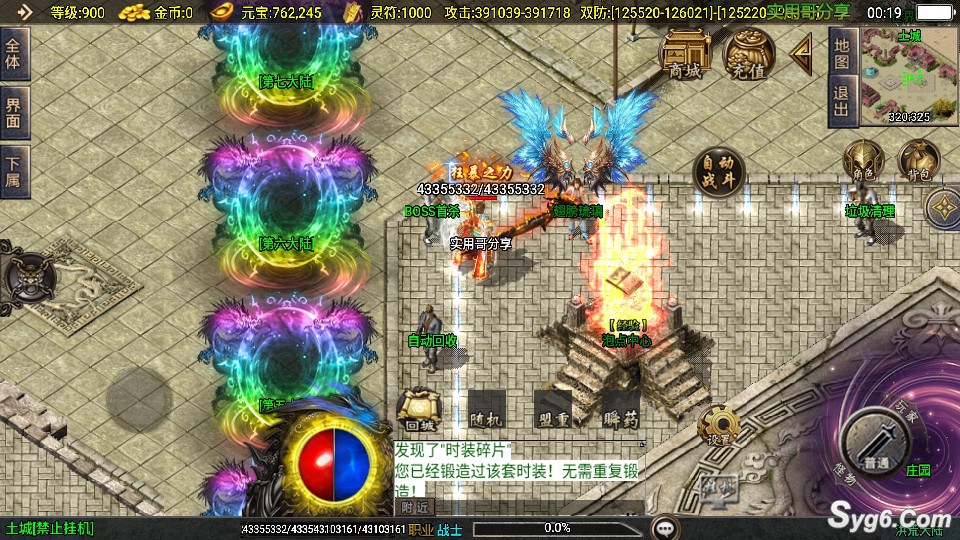The image size is (960, 540).
Task: Use the 瞬药 instant potion slot
Action: pos(619,412)
